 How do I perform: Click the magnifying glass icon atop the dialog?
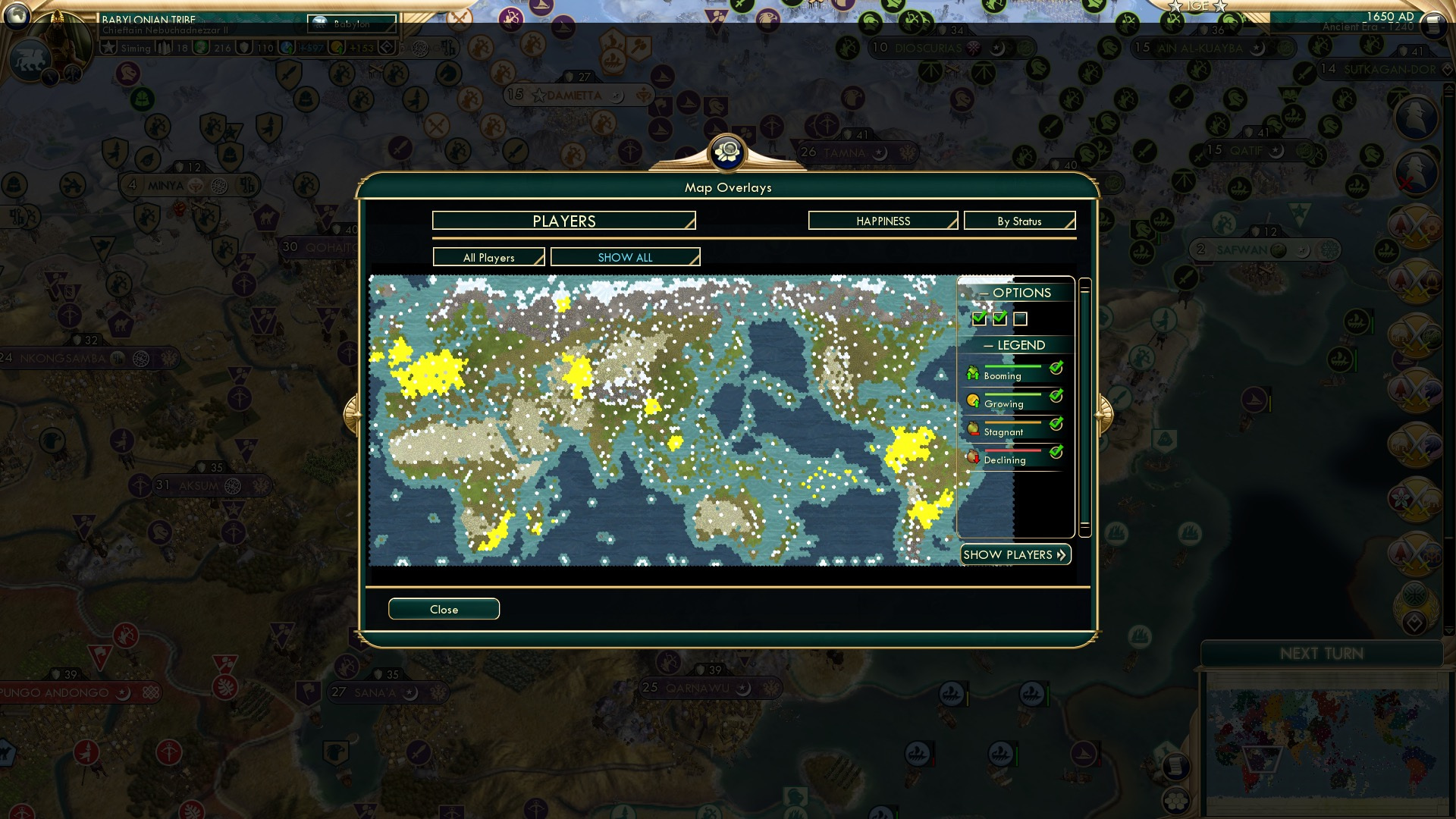tap(727, 152)
